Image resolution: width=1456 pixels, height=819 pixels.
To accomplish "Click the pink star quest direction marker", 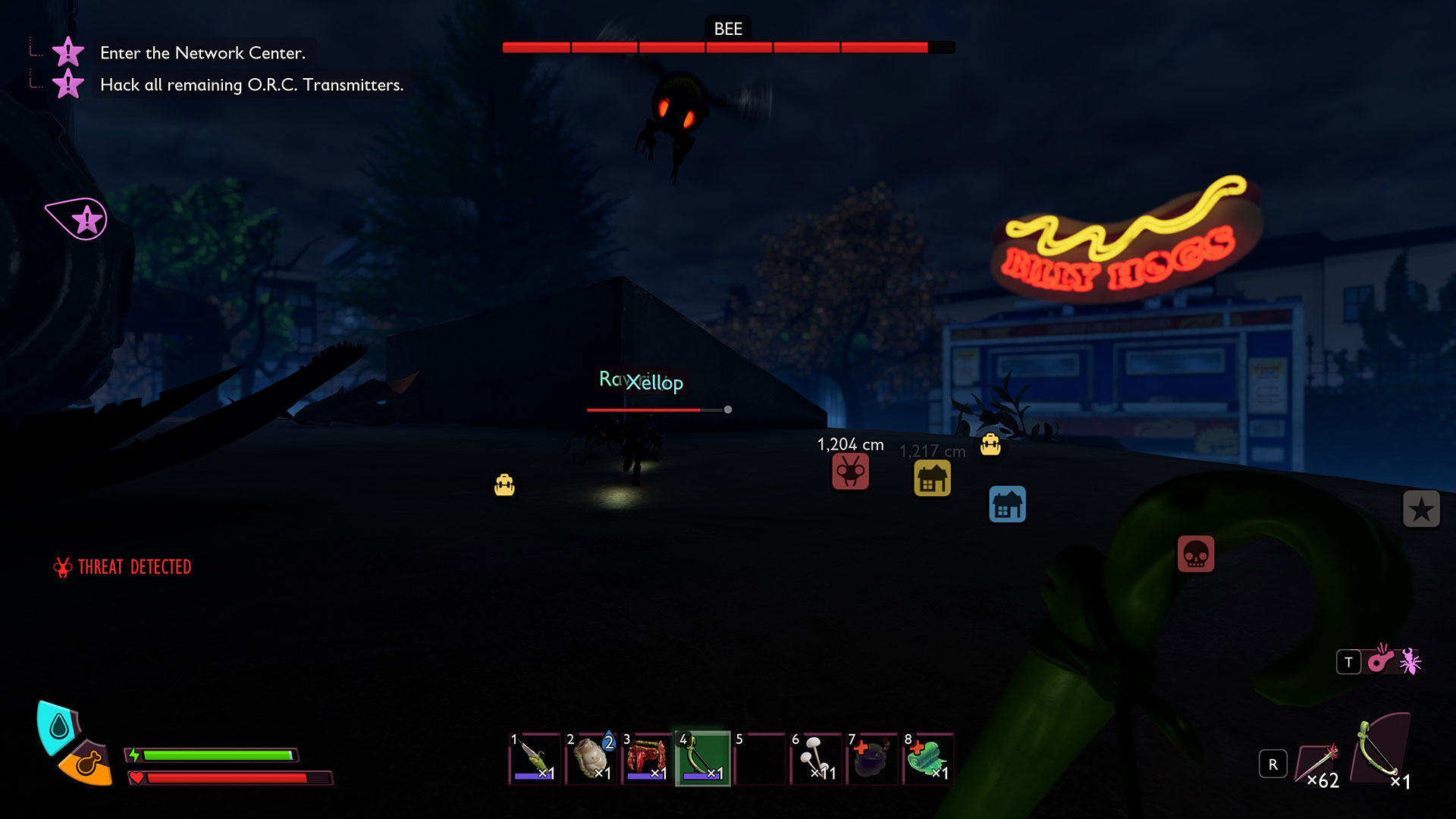I will (79, 220).
